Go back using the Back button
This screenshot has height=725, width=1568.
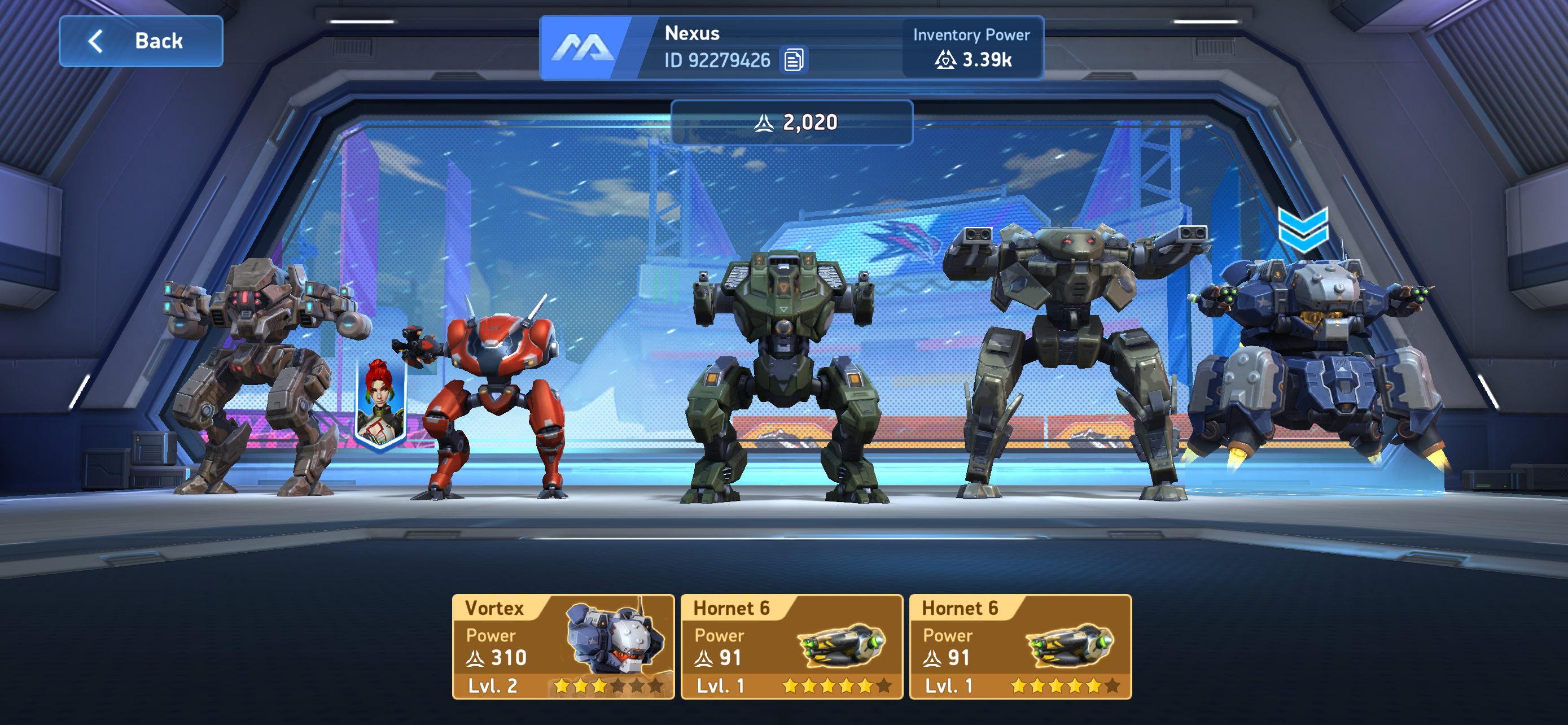point(141,41)
